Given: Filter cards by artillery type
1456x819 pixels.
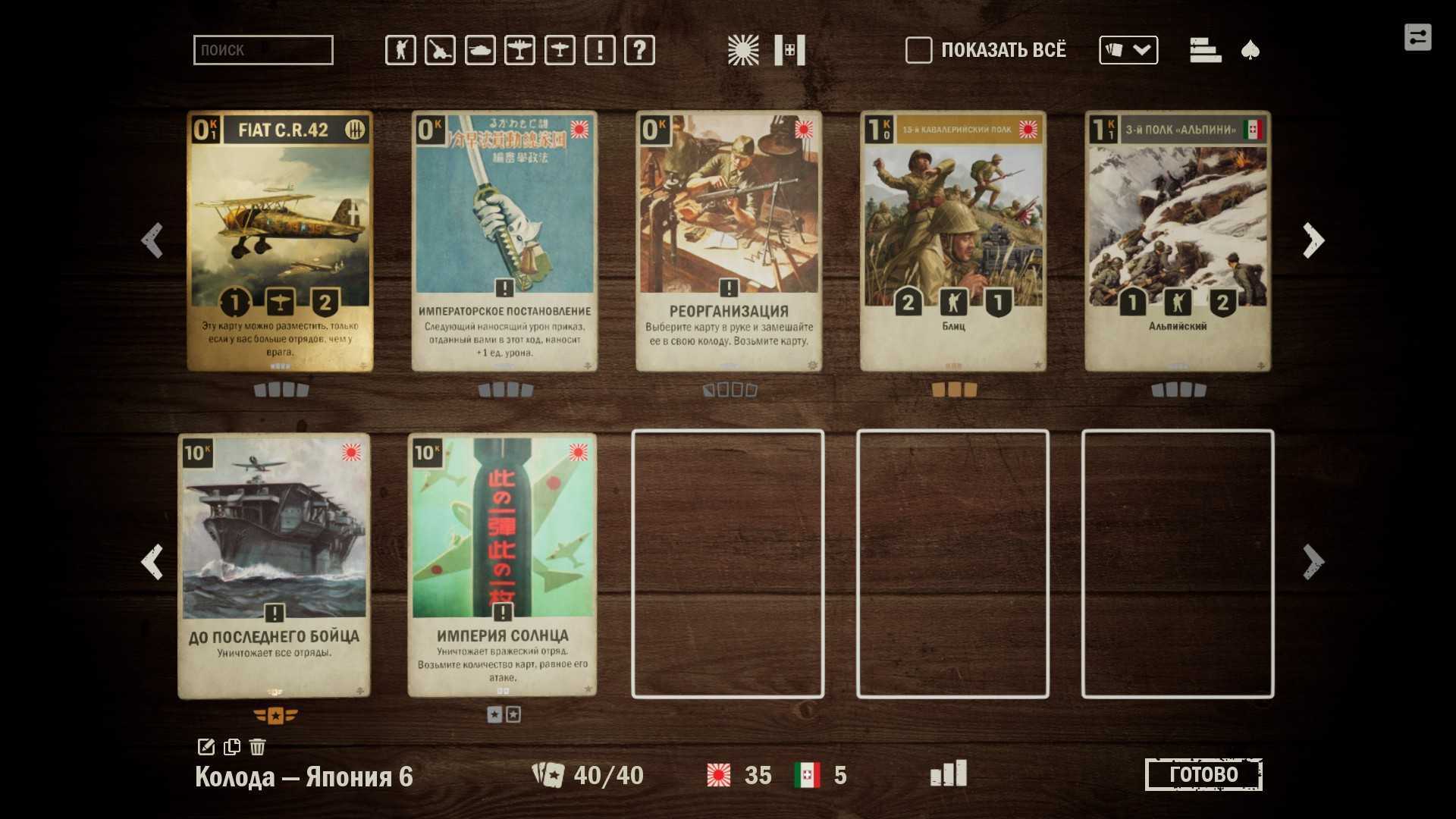Looking at the screenshot, I should [440, 50].
